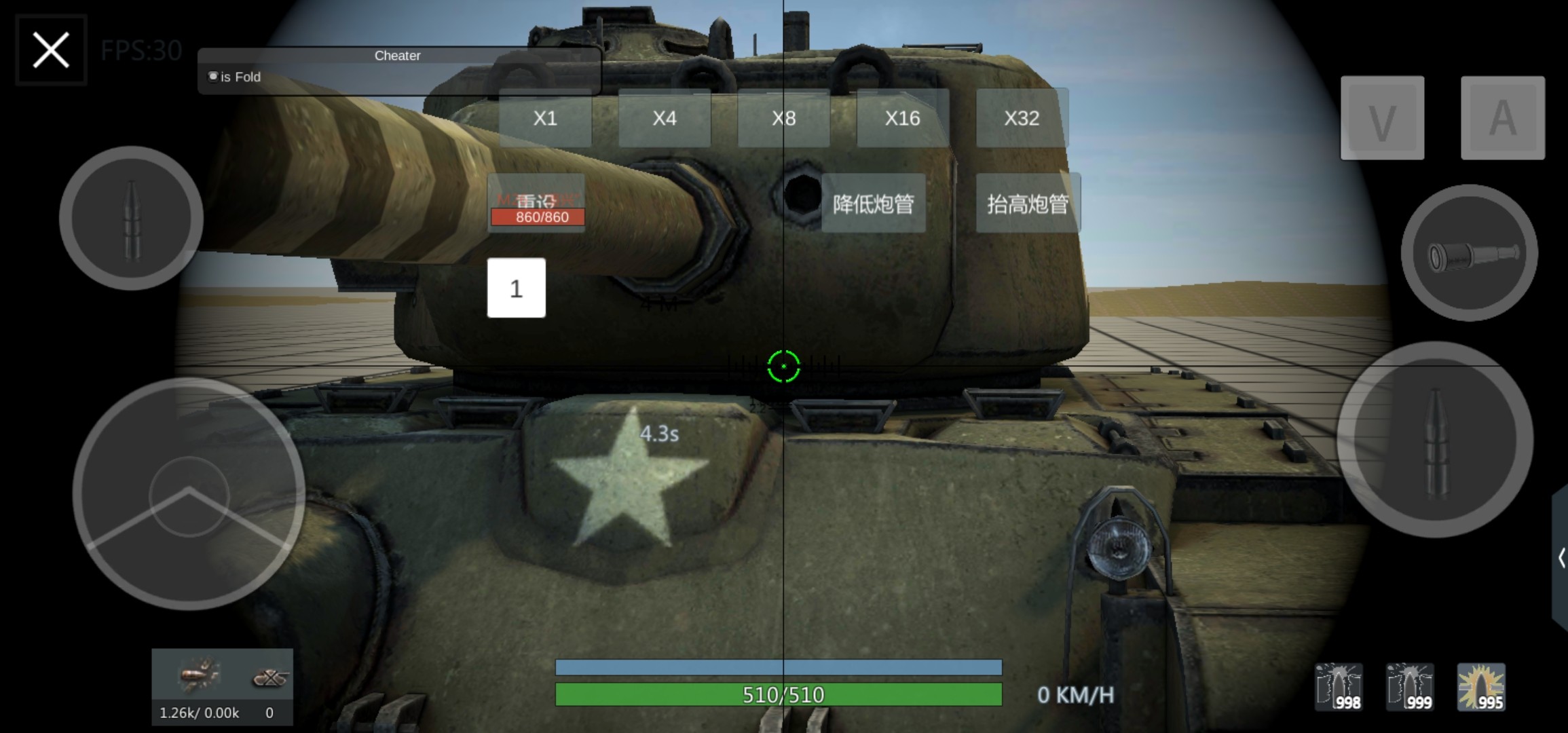This screenshot has width=1568, height=733.
Task: Choose the shell type showing 999
Action: [x=1410, y=687]
